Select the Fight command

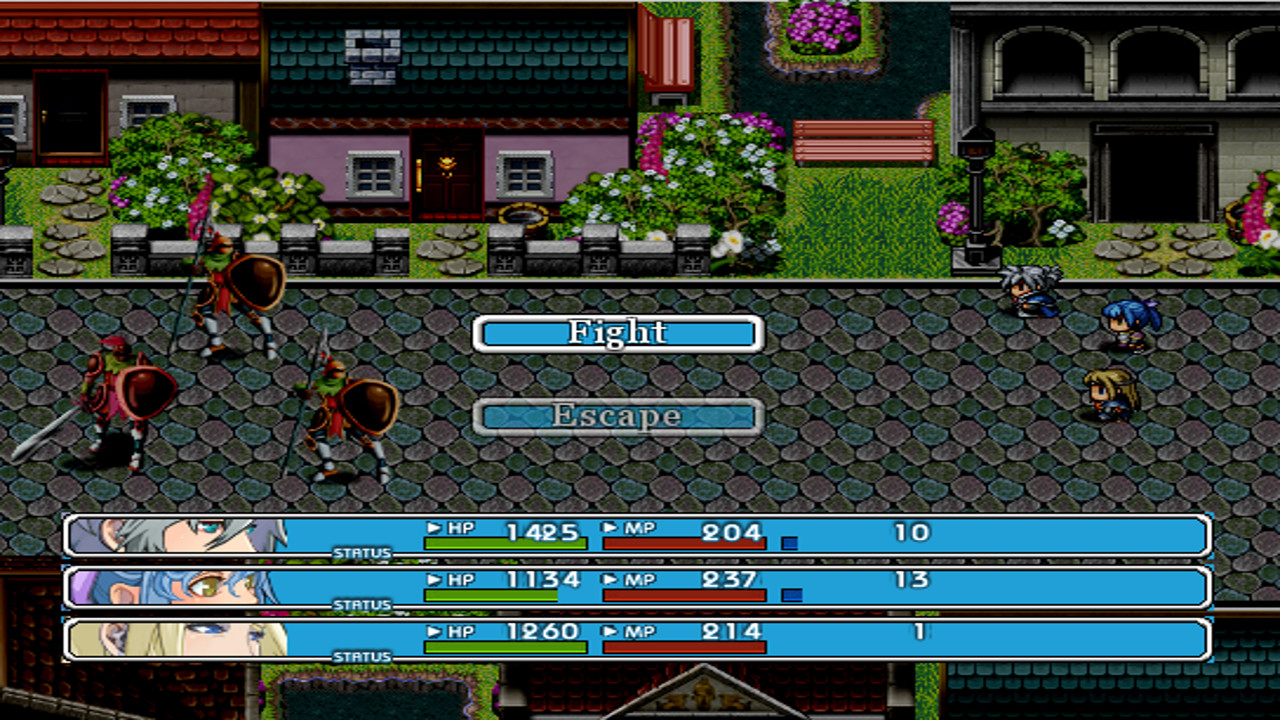point(617,331)
